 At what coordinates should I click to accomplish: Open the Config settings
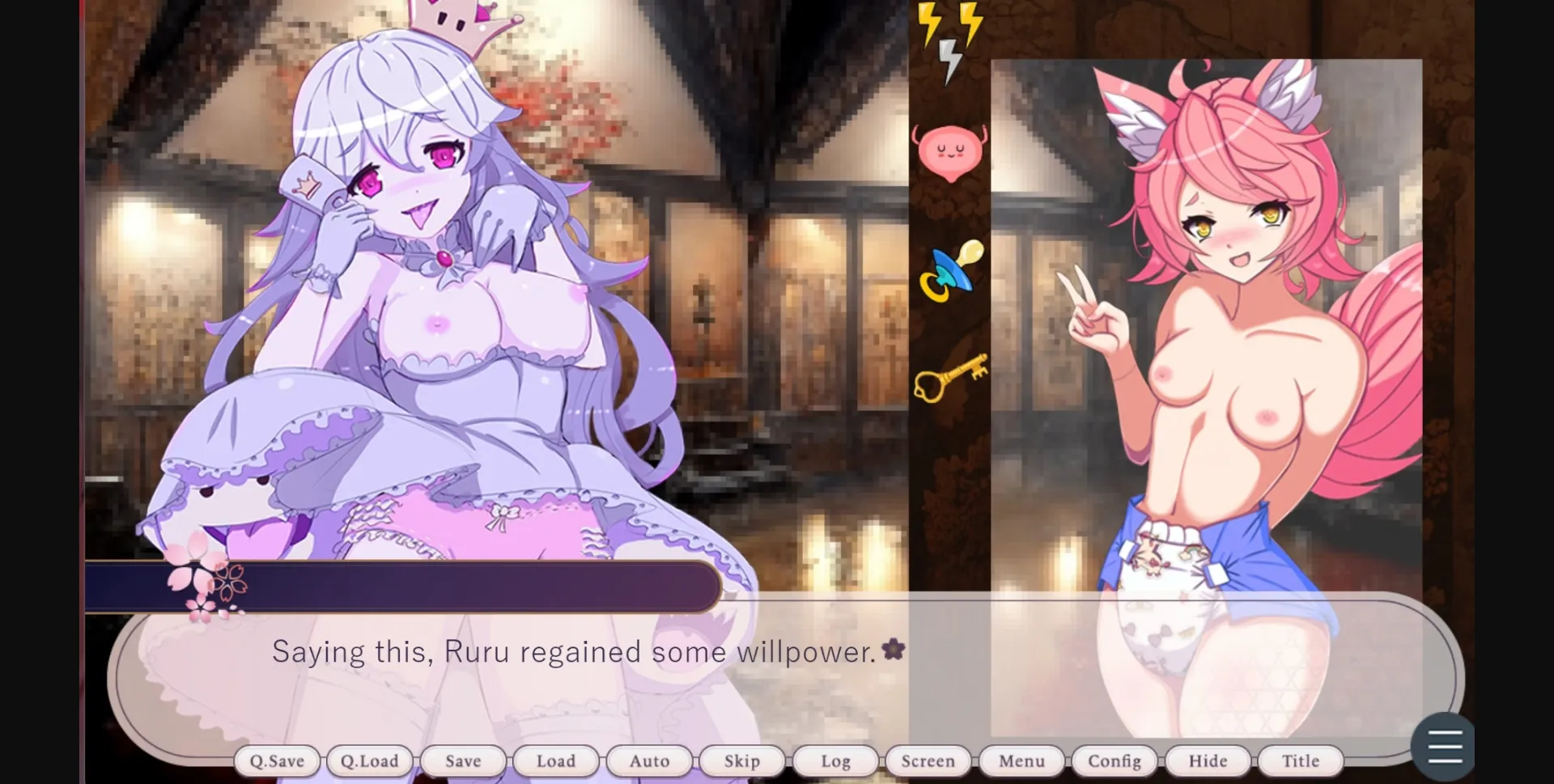[x=1115, y=761]
